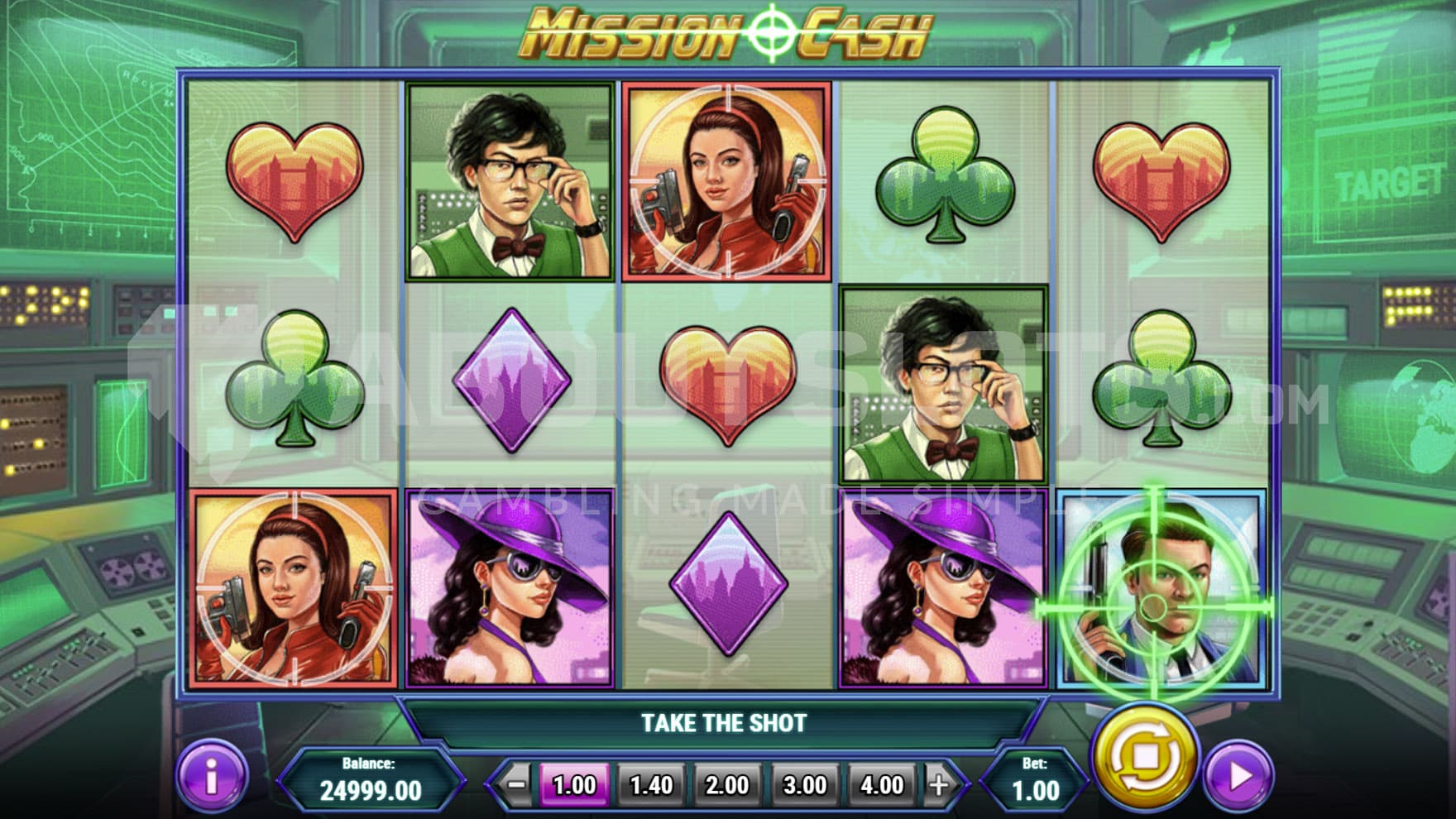1456x819 pixels.
Task: Set the bet to 2.00
Action: [x=727, y=784]
